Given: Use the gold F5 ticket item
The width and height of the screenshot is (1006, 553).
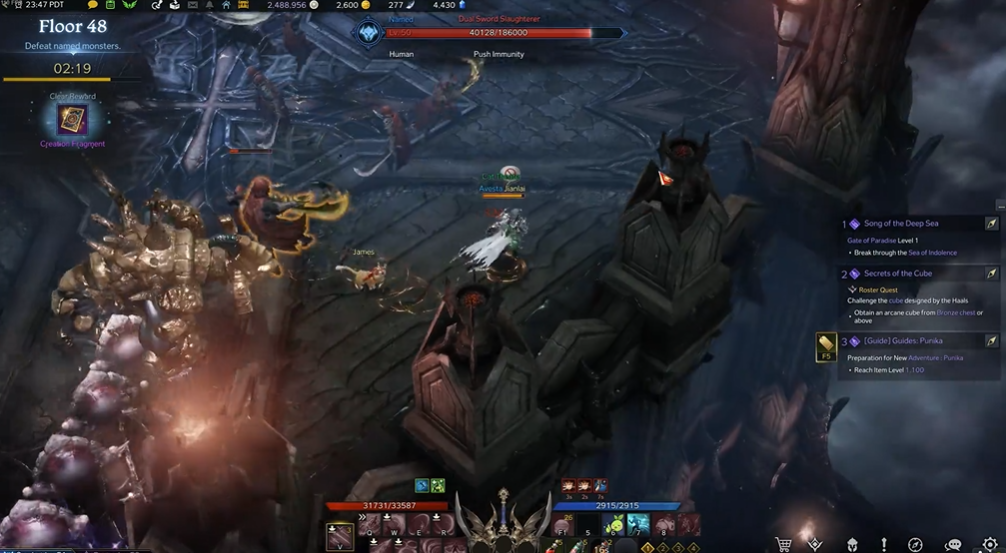Looking at the screenshot, I should 826,345.
